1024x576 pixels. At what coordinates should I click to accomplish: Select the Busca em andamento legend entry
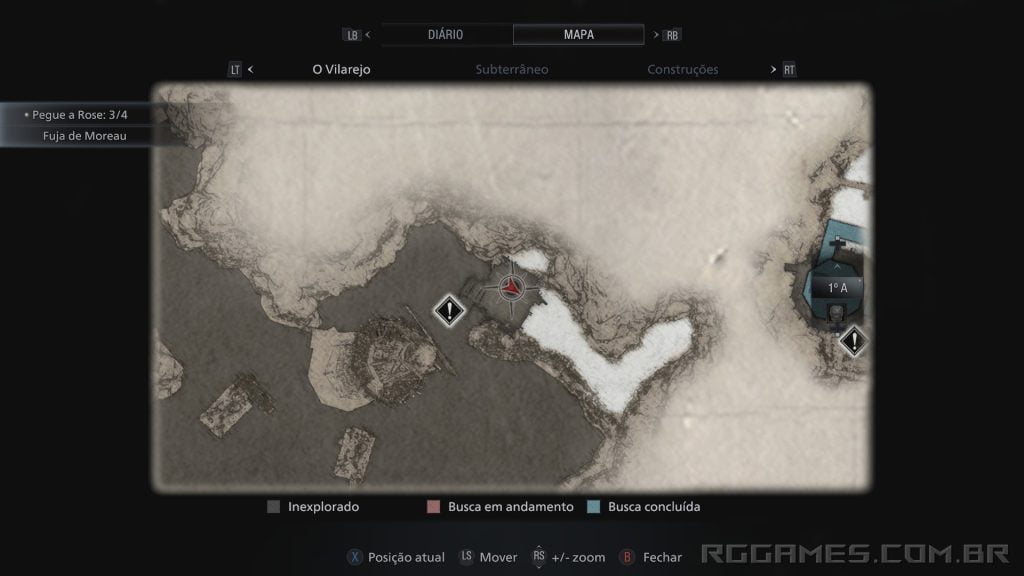coord(500,507)
